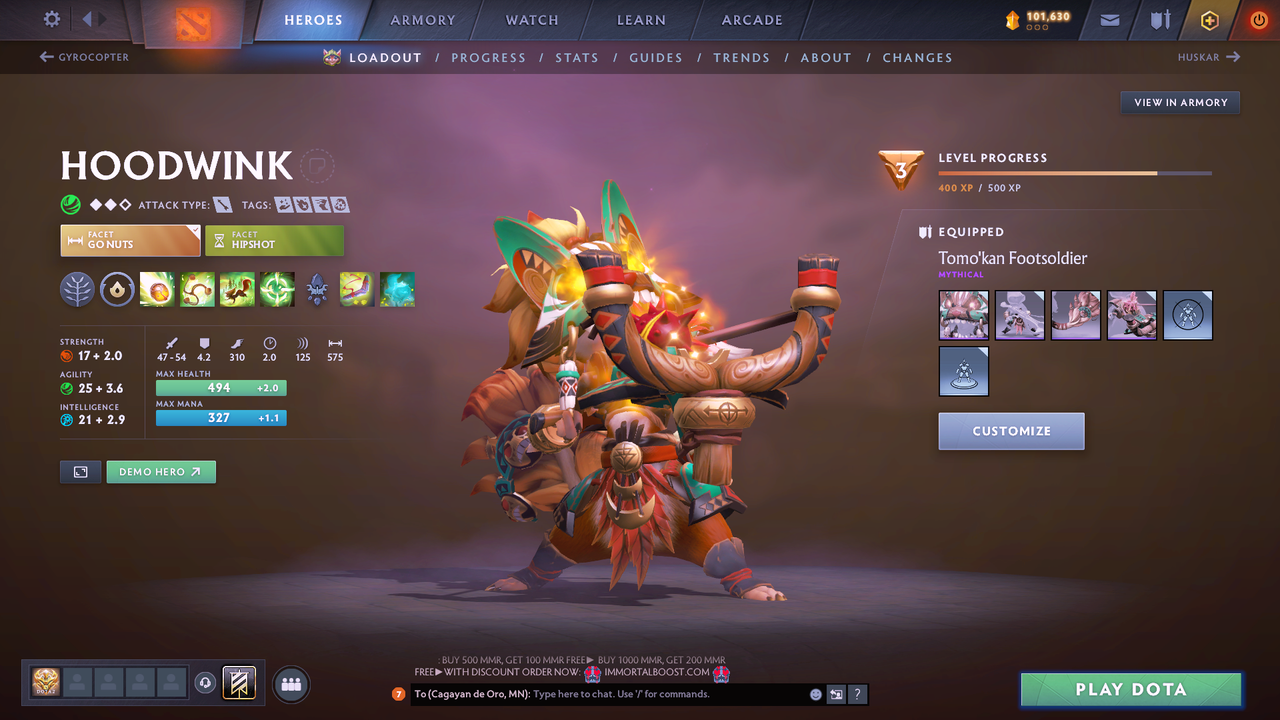The image size is (1280, 720).
Task: Switch to the Hipshot facet
Action: click(x=275, y=240)
